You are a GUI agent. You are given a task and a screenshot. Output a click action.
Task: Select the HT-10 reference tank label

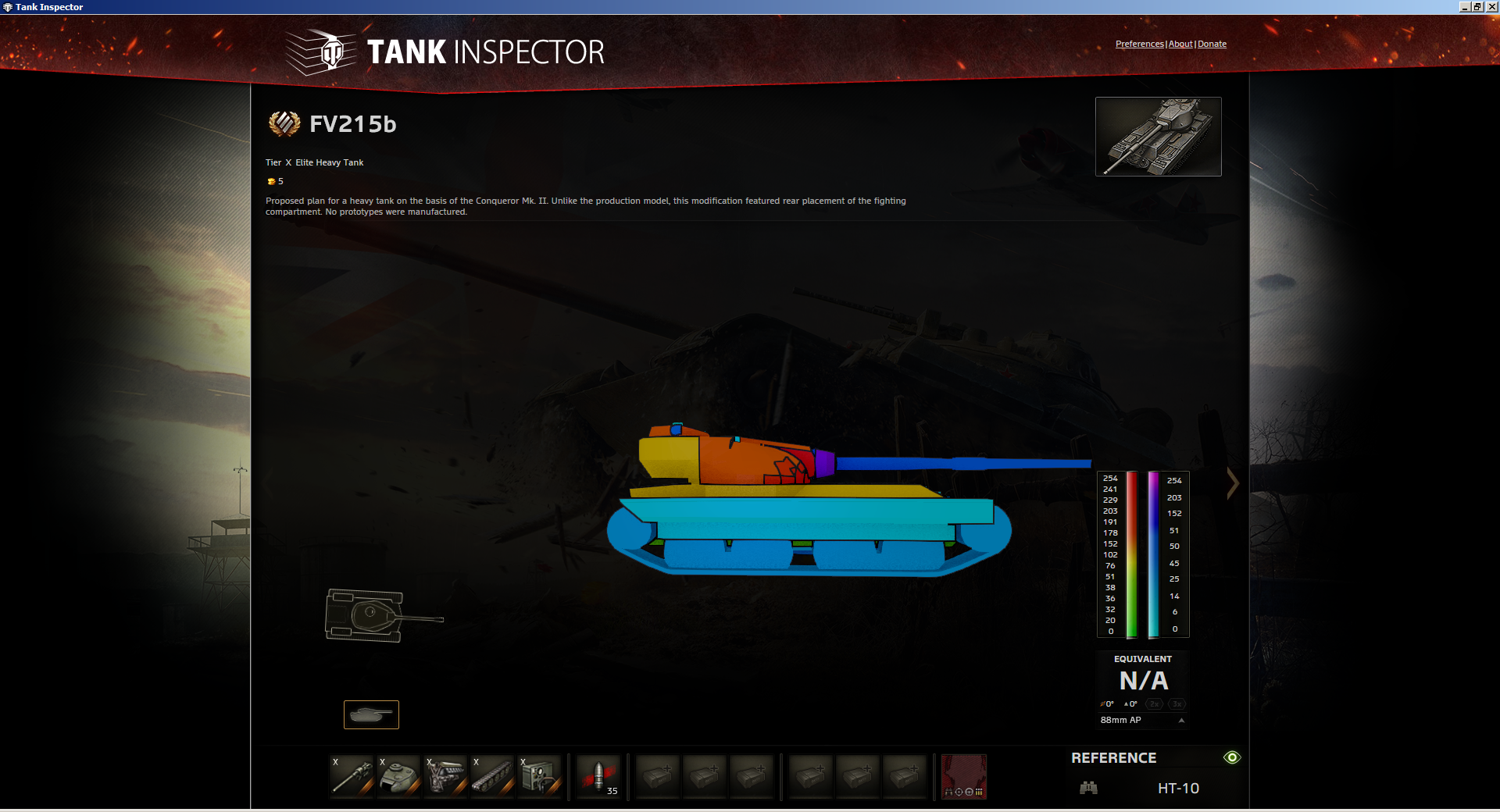point(1178,789)
